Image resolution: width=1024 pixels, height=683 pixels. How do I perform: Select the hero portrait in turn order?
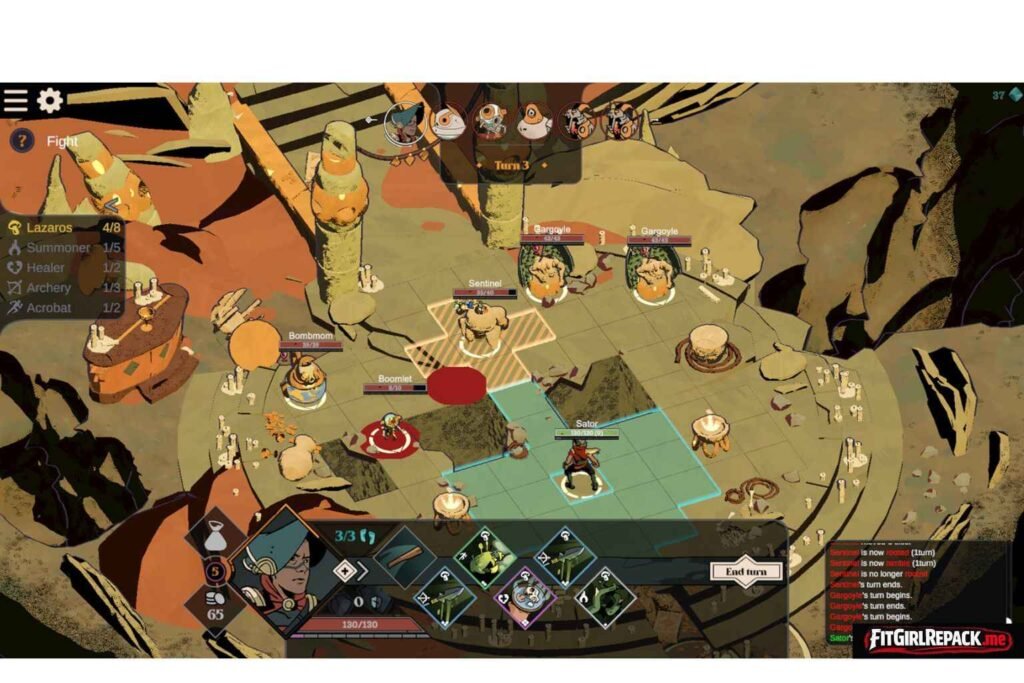click(x=403, y=122)
